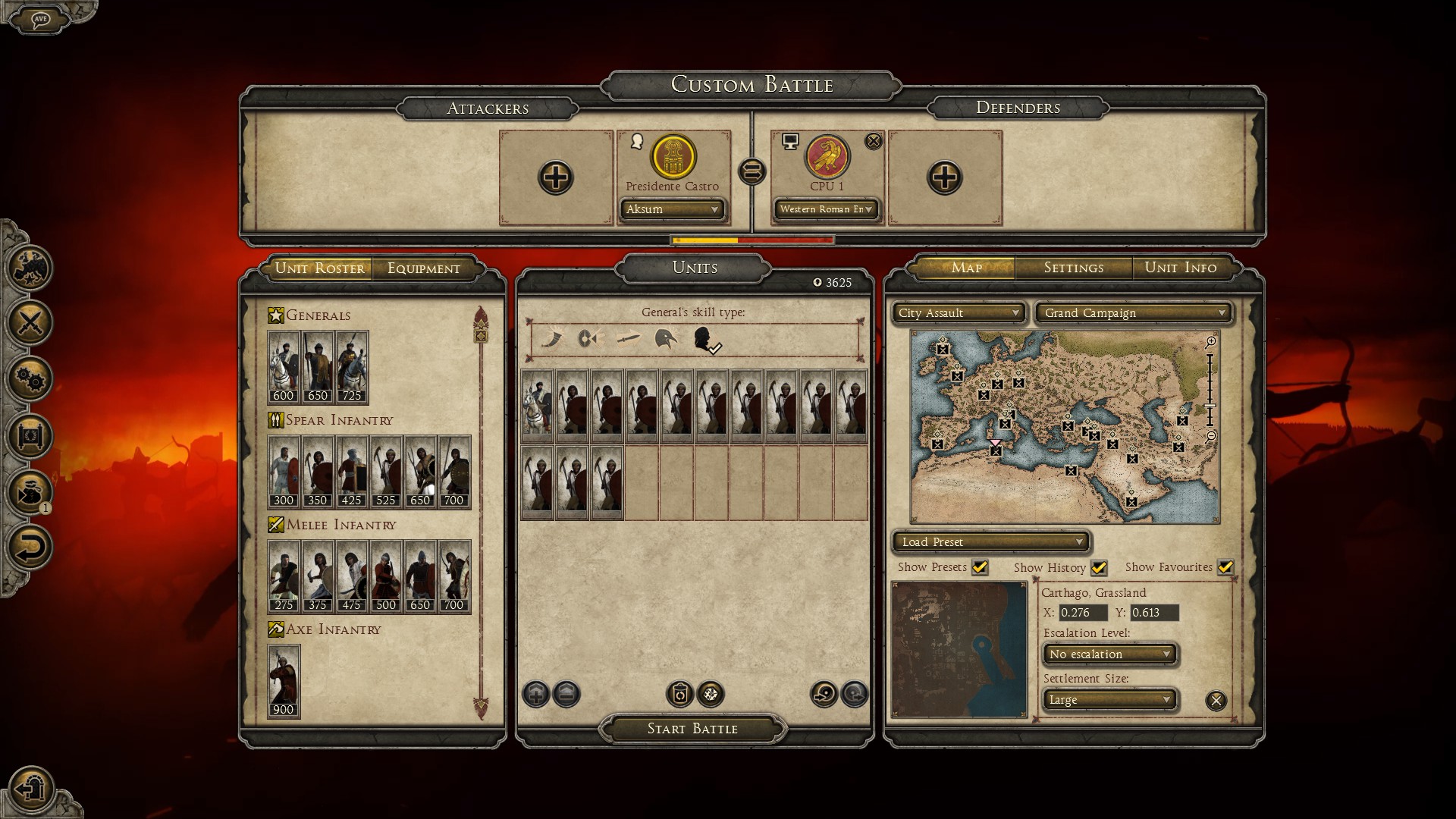This screenshot has width=1456, height=819.
Task: Start the custom battle
Action: tap(692, 729)
